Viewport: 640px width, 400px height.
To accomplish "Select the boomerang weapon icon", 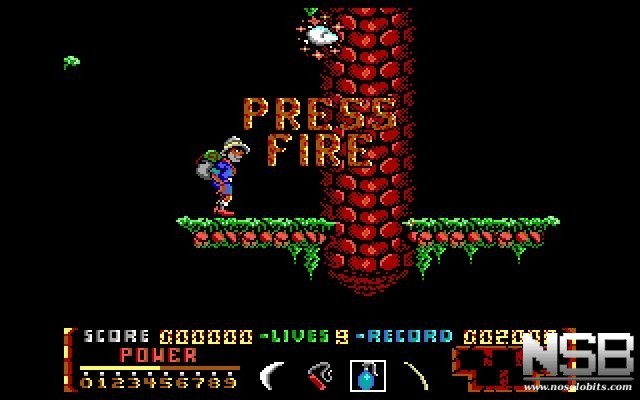I will [272, 375].
